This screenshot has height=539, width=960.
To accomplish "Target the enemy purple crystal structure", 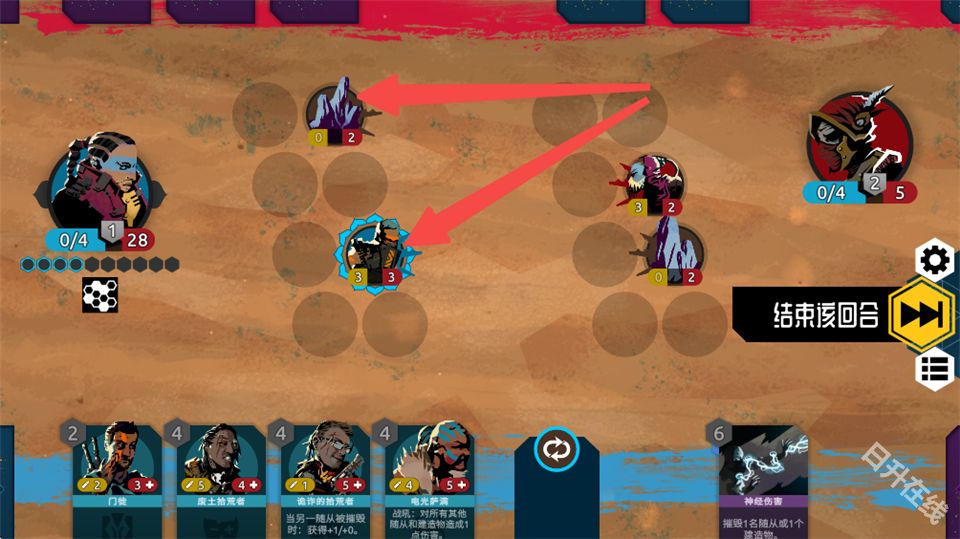I will click(x=672, y=251).
